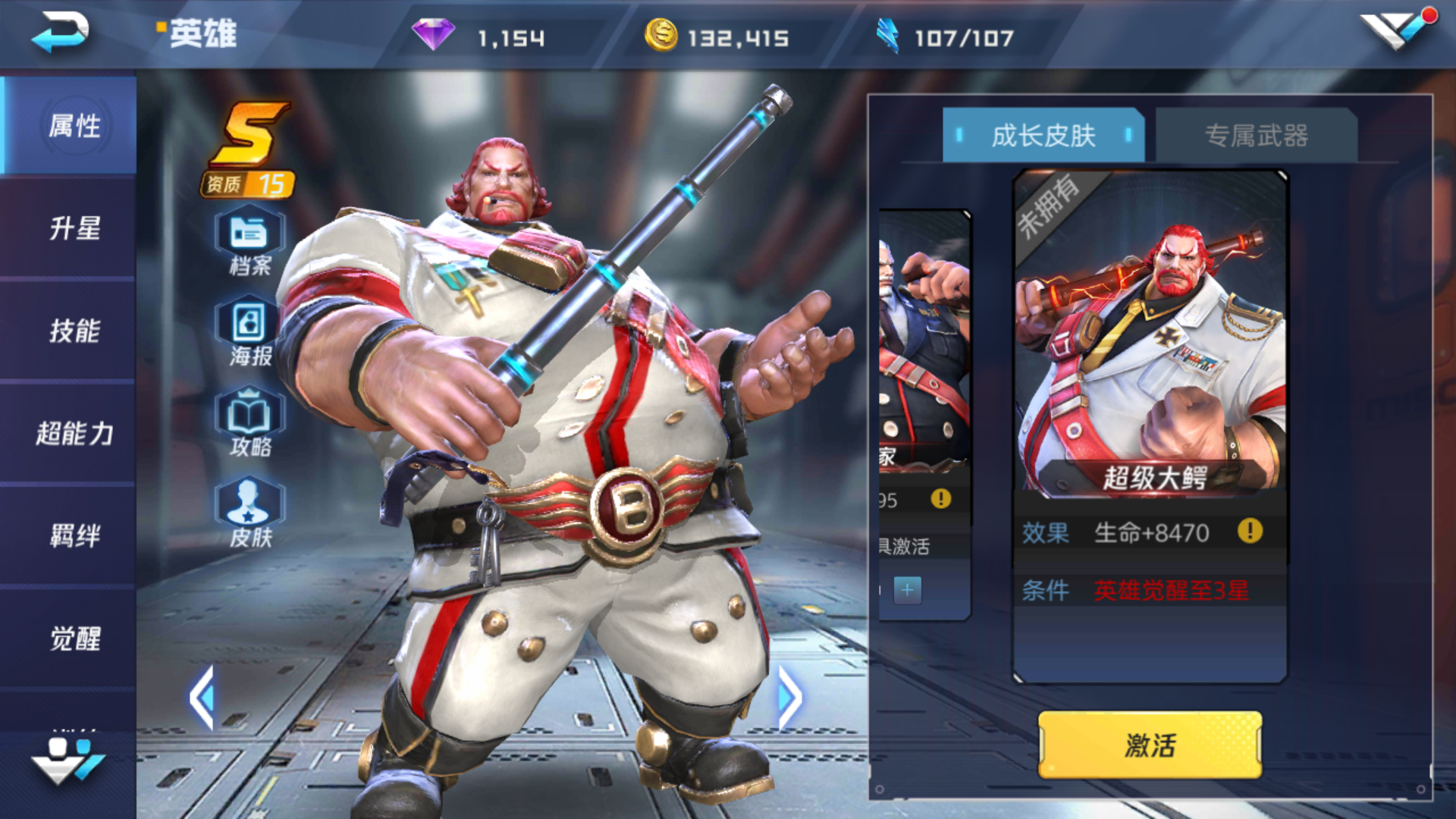Select the 成长皮肤 skin tab

tap(1043, 135)
